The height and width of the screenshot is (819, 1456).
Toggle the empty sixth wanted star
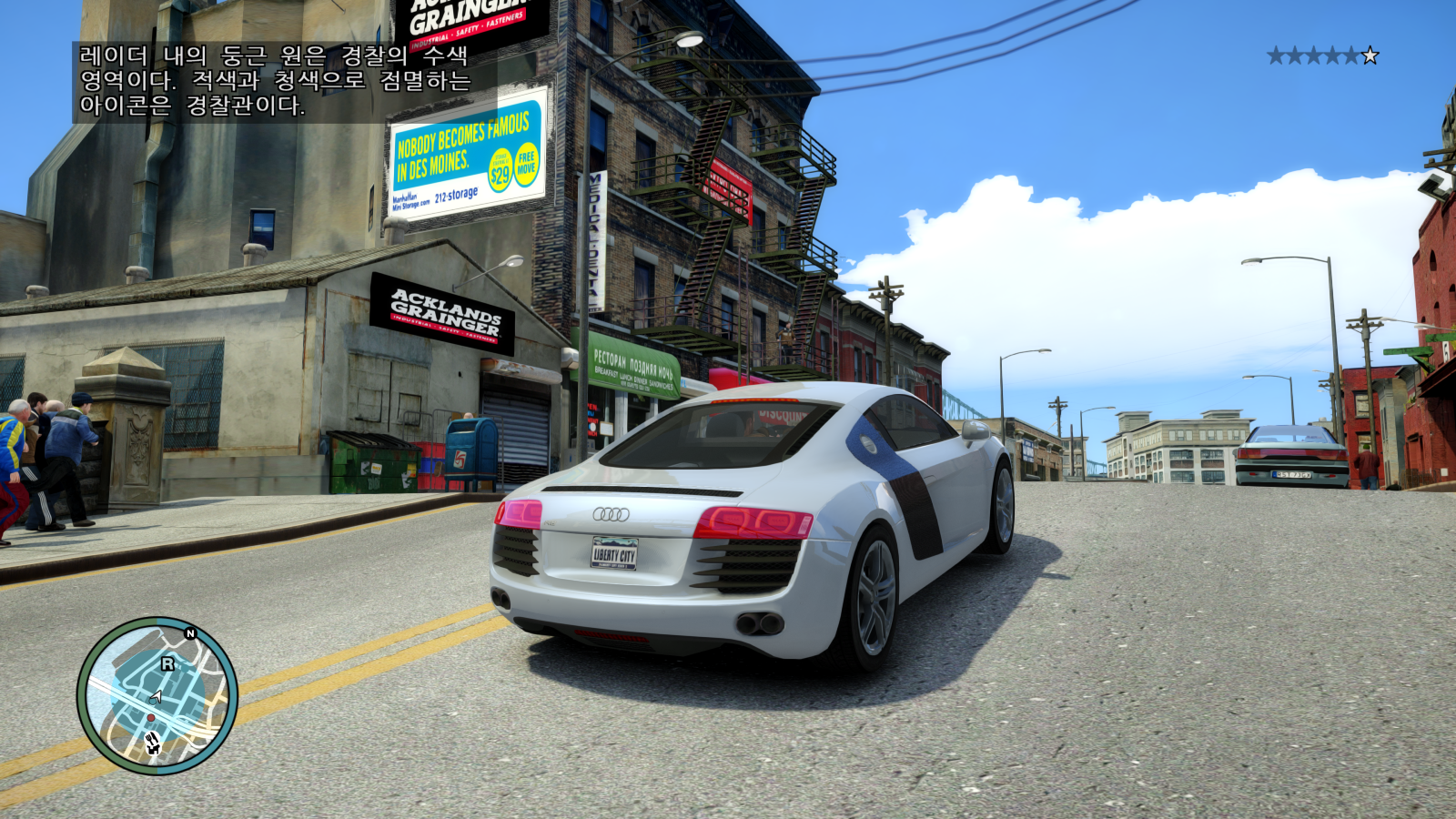tap(1370, 55)
